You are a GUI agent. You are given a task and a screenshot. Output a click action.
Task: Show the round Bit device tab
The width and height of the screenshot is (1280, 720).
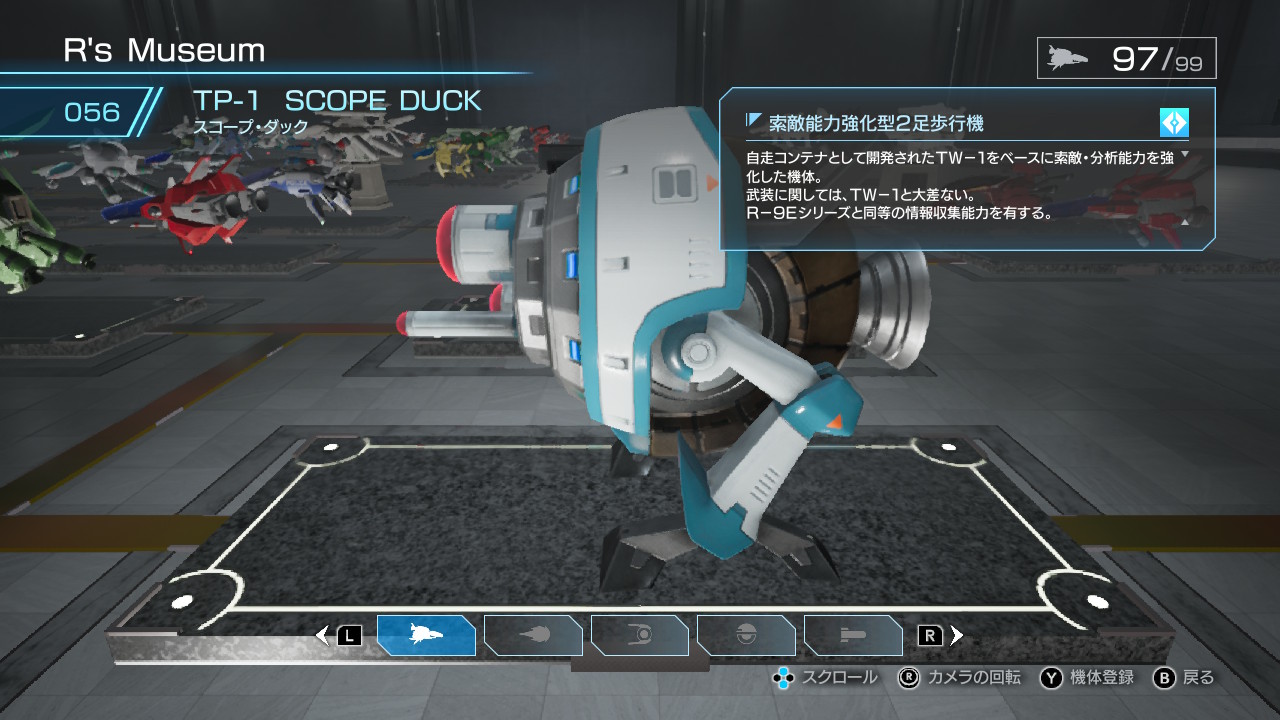[746, 635]
